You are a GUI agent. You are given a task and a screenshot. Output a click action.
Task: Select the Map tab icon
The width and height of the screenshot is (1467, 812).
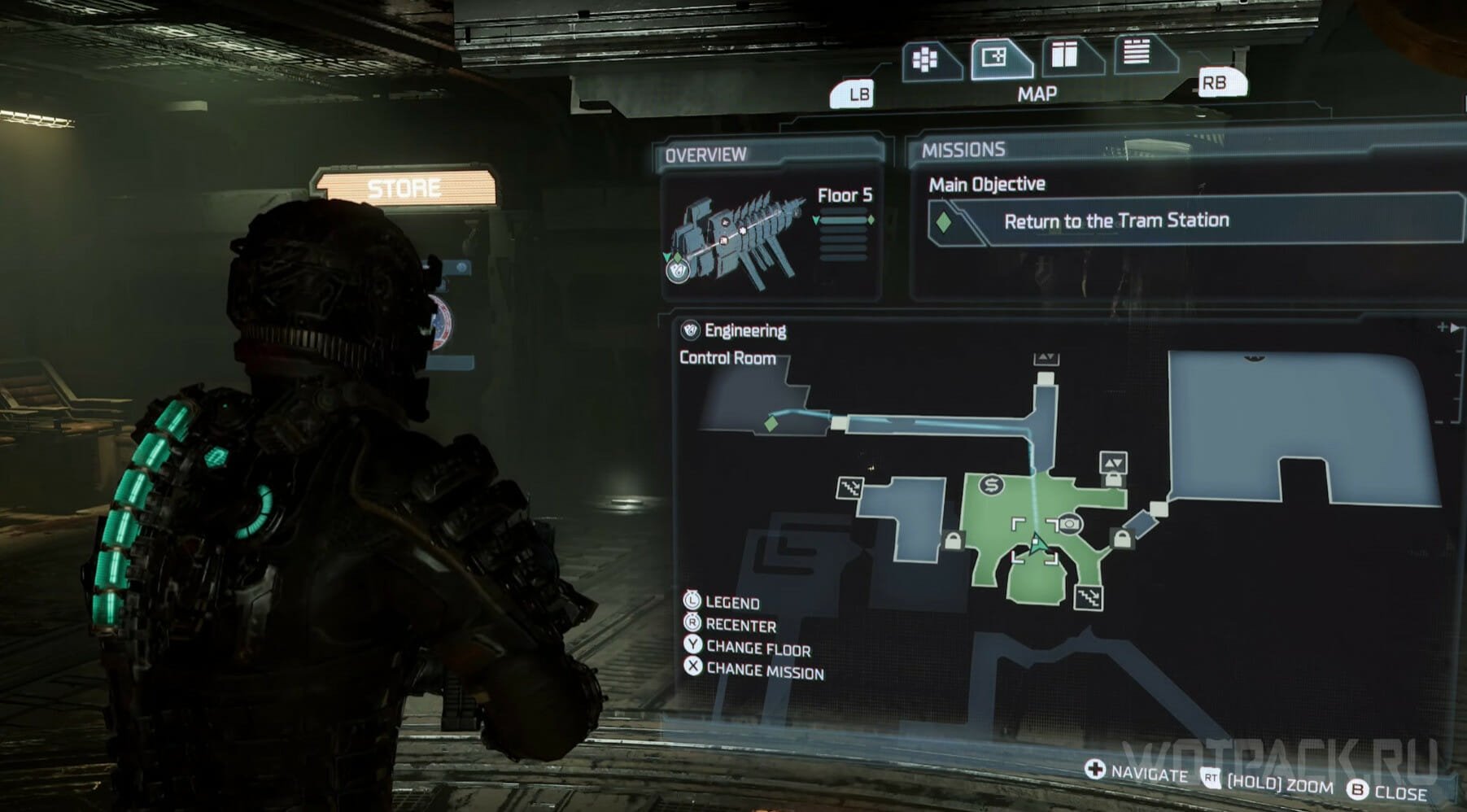(996, 58)
